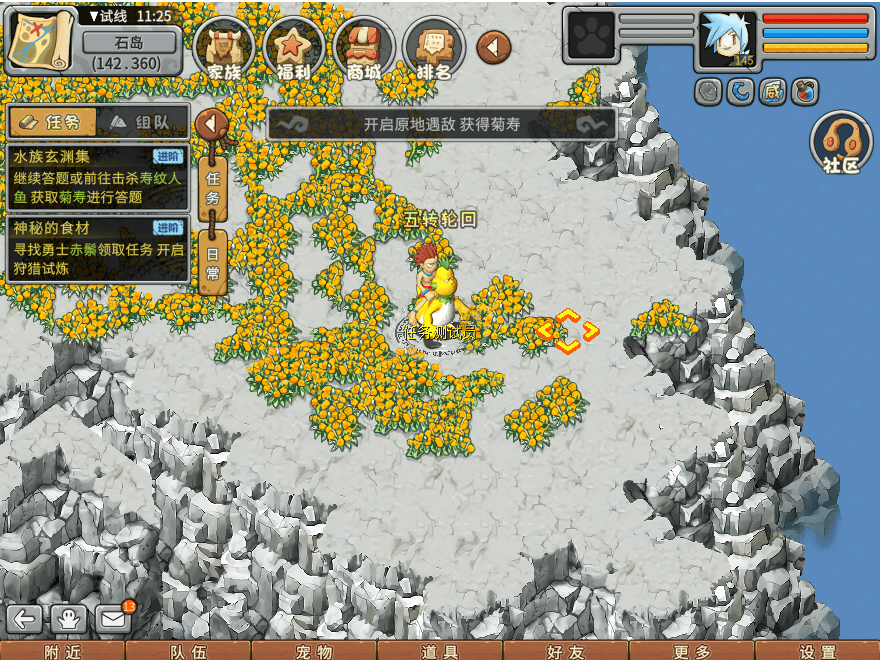Open the pet paw portrait slot
The height and width of the screenshot is (660, 880).
coord(590,36)
